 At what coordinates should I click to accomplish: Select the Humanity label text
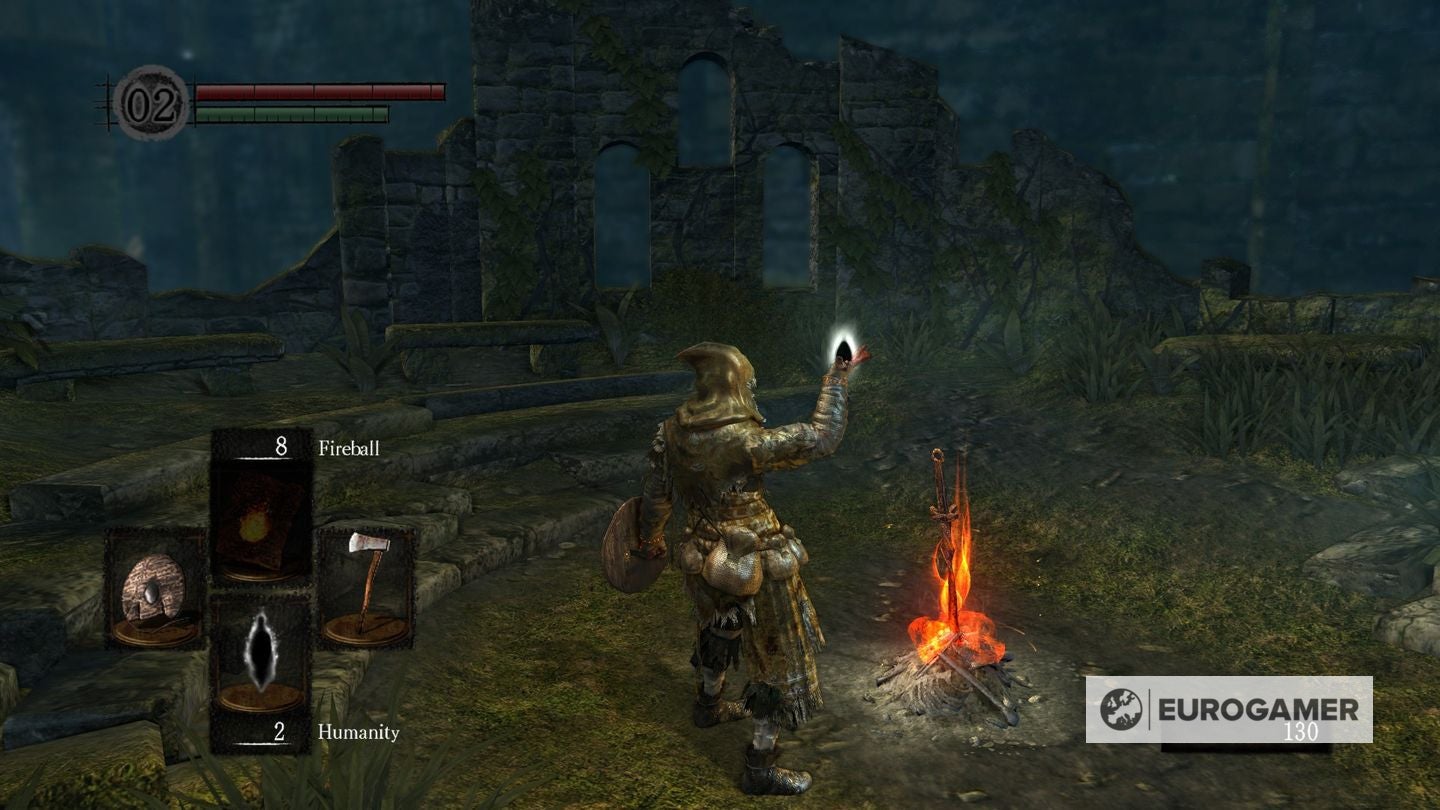(x=357, y=733)
